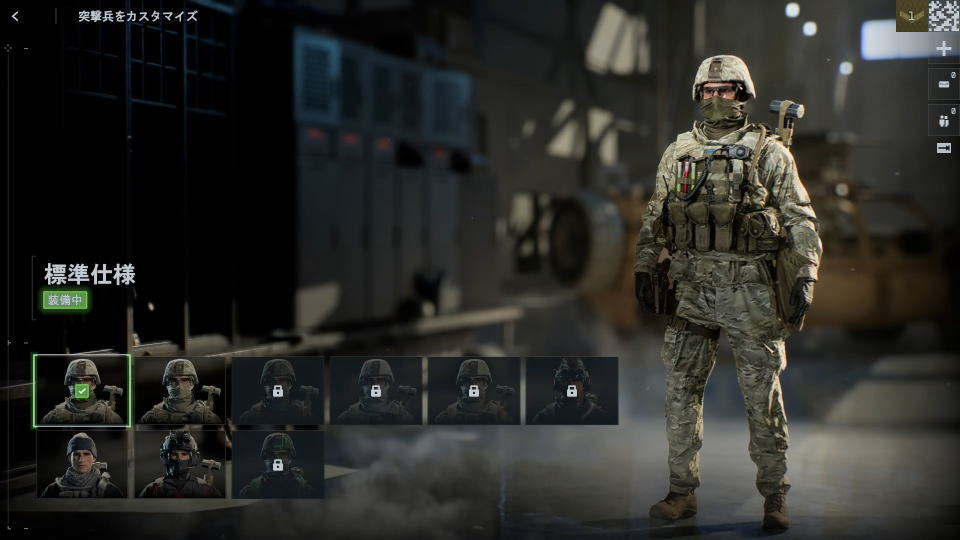Screen dimensions: 960x540
Task: Pick the beanie and scarf soldier skin
Action: point(81,464)
